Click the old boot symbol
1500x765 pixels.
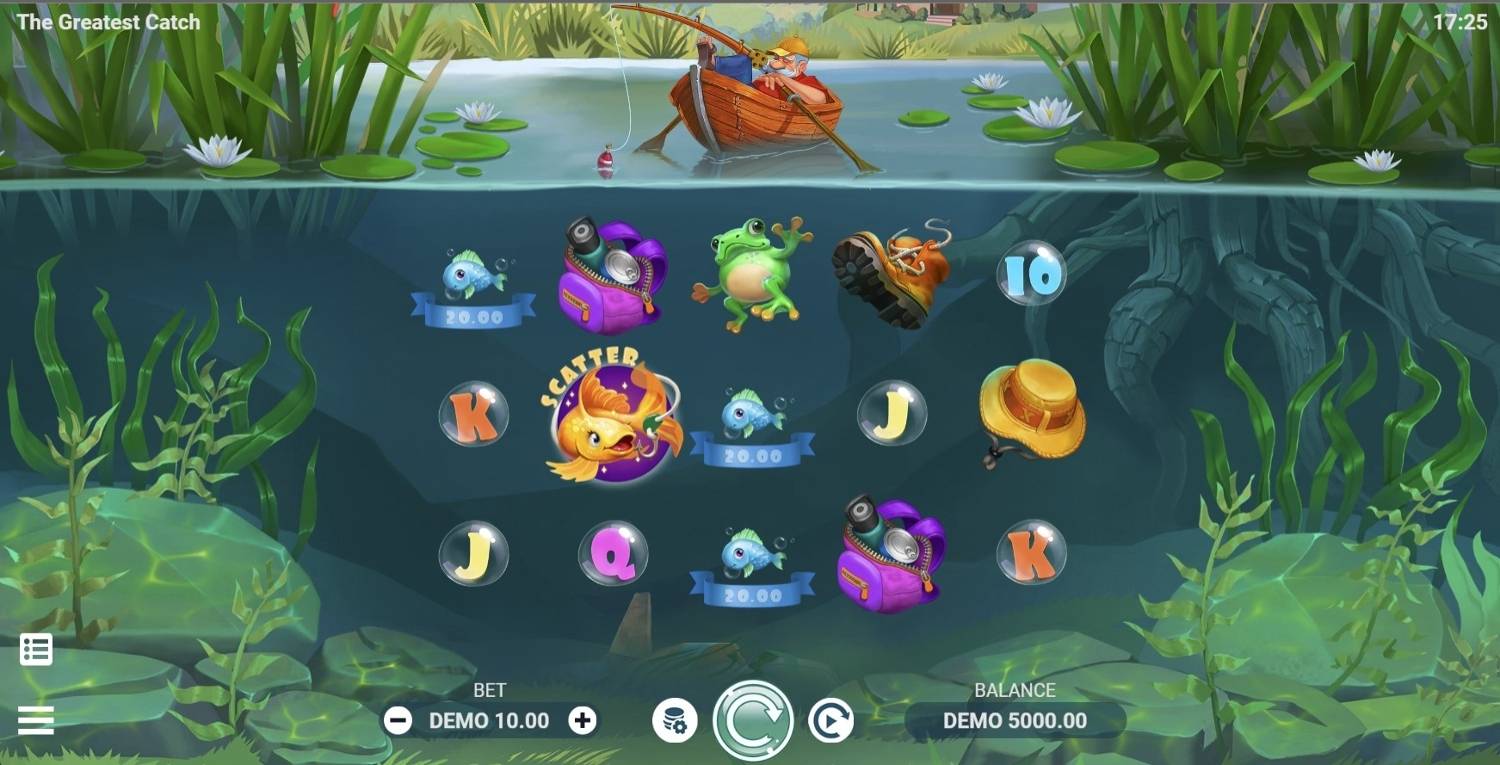click(x=890, y=270)
